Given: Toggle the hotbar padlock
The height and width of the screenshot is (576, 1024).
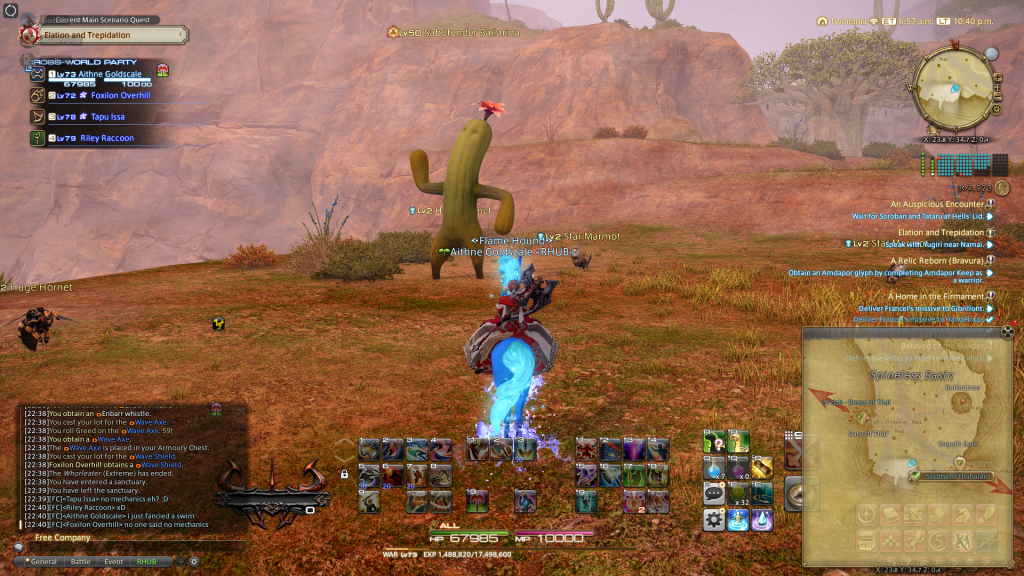Looking at the screenshot, I should tap(344, 474).
